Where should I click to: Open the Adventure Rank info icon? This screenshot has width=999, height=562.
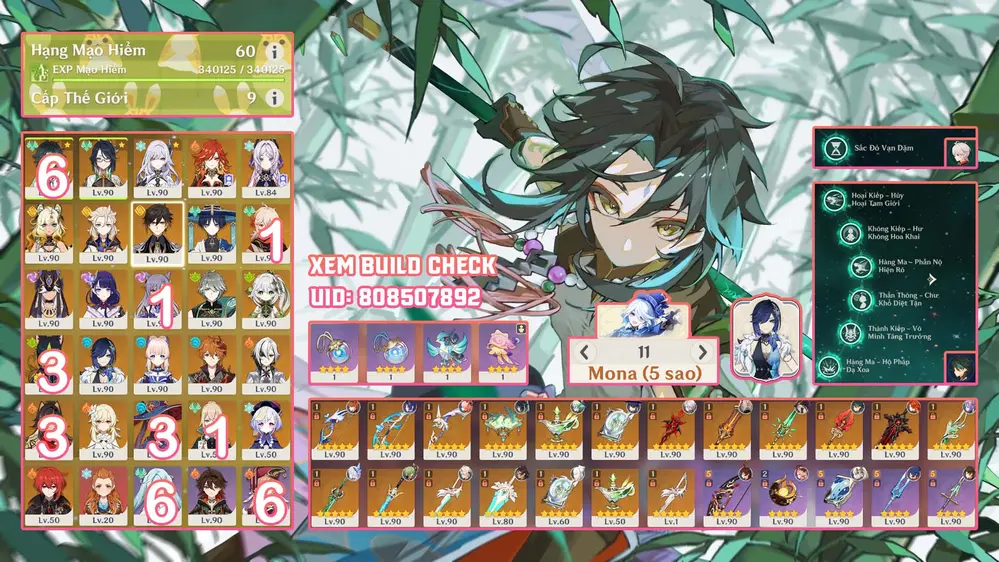[x=274, y=51]
